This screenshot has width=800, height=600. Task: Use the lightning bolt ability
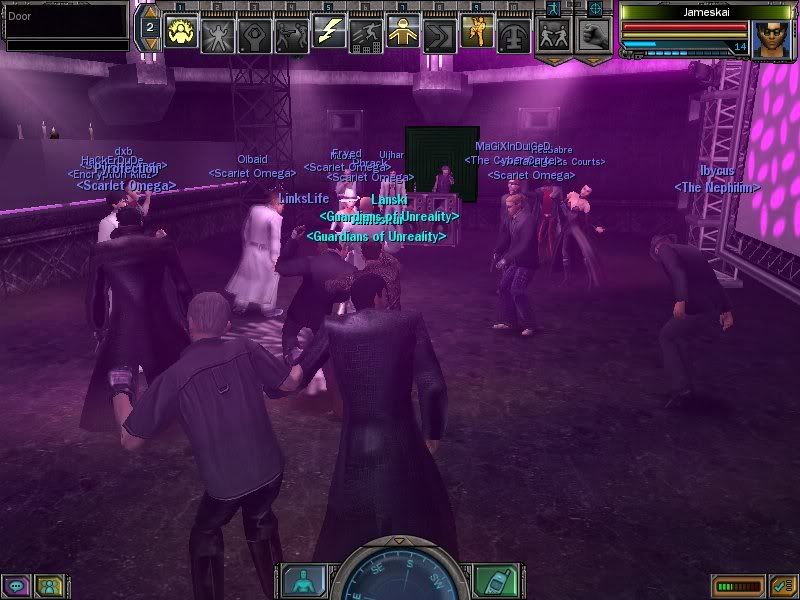[x=329, y=33]
